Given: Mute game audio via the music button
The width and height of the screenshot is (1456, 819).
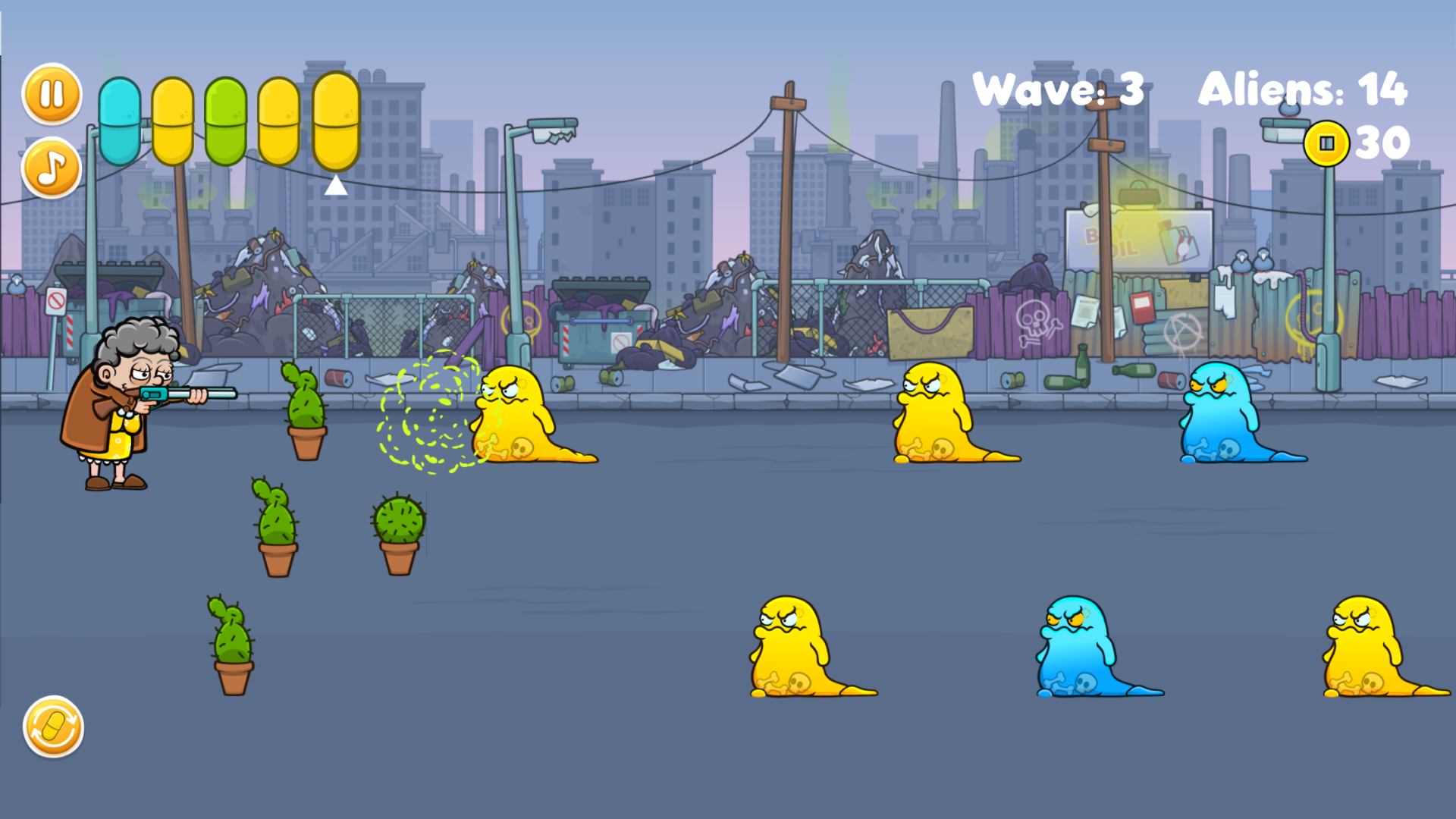Looking at the screenshot, I should pos(50,168).
